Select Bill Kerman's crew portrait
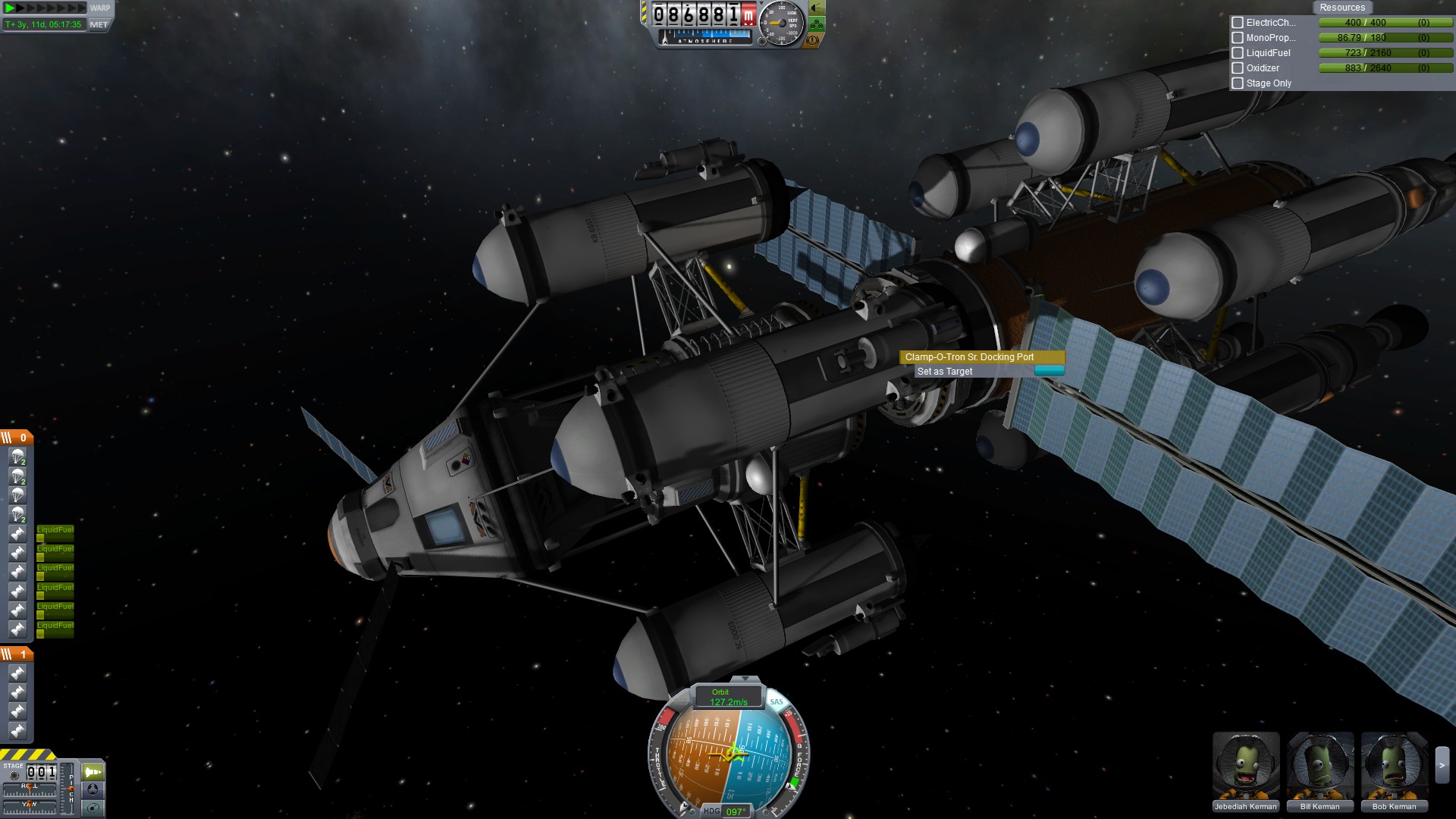The height and width of the screenshot is (819, 1456). click(x=1319, y=766)
